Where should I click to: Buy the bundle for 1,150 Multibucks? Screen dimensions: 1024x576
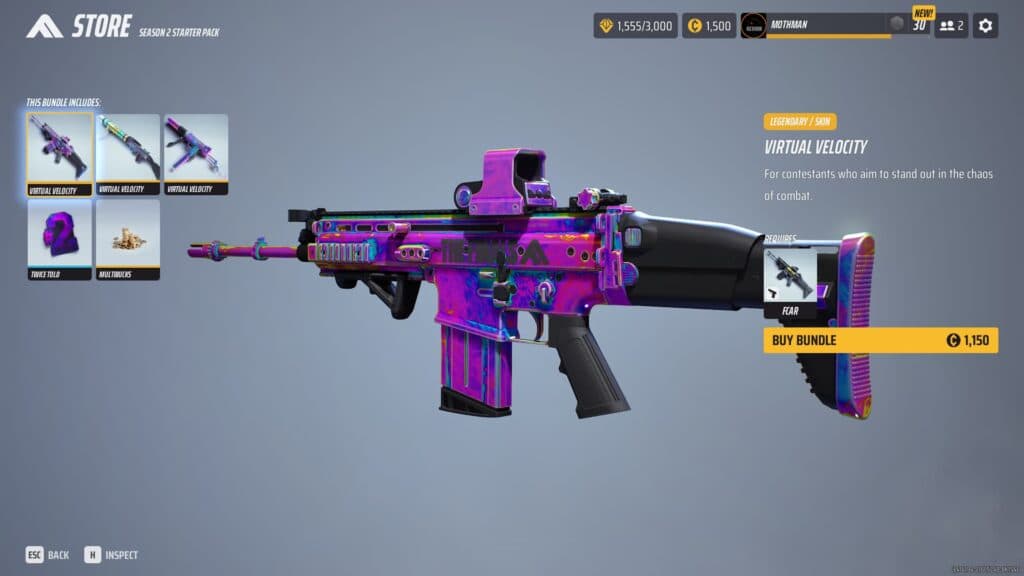click(880, 340)
